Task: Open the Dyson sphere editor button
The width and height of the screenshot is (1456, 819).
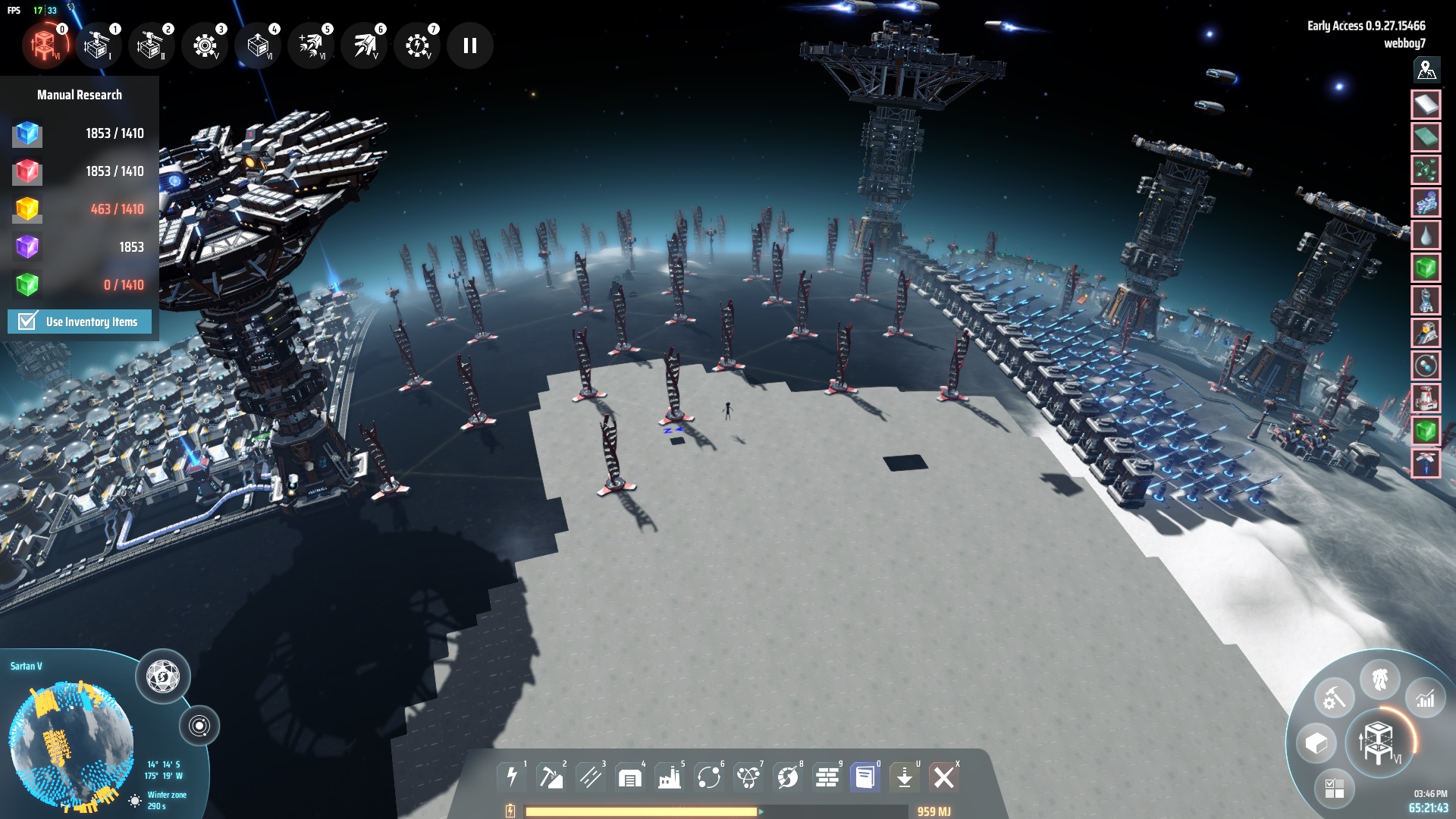Action: coord(162,676)
